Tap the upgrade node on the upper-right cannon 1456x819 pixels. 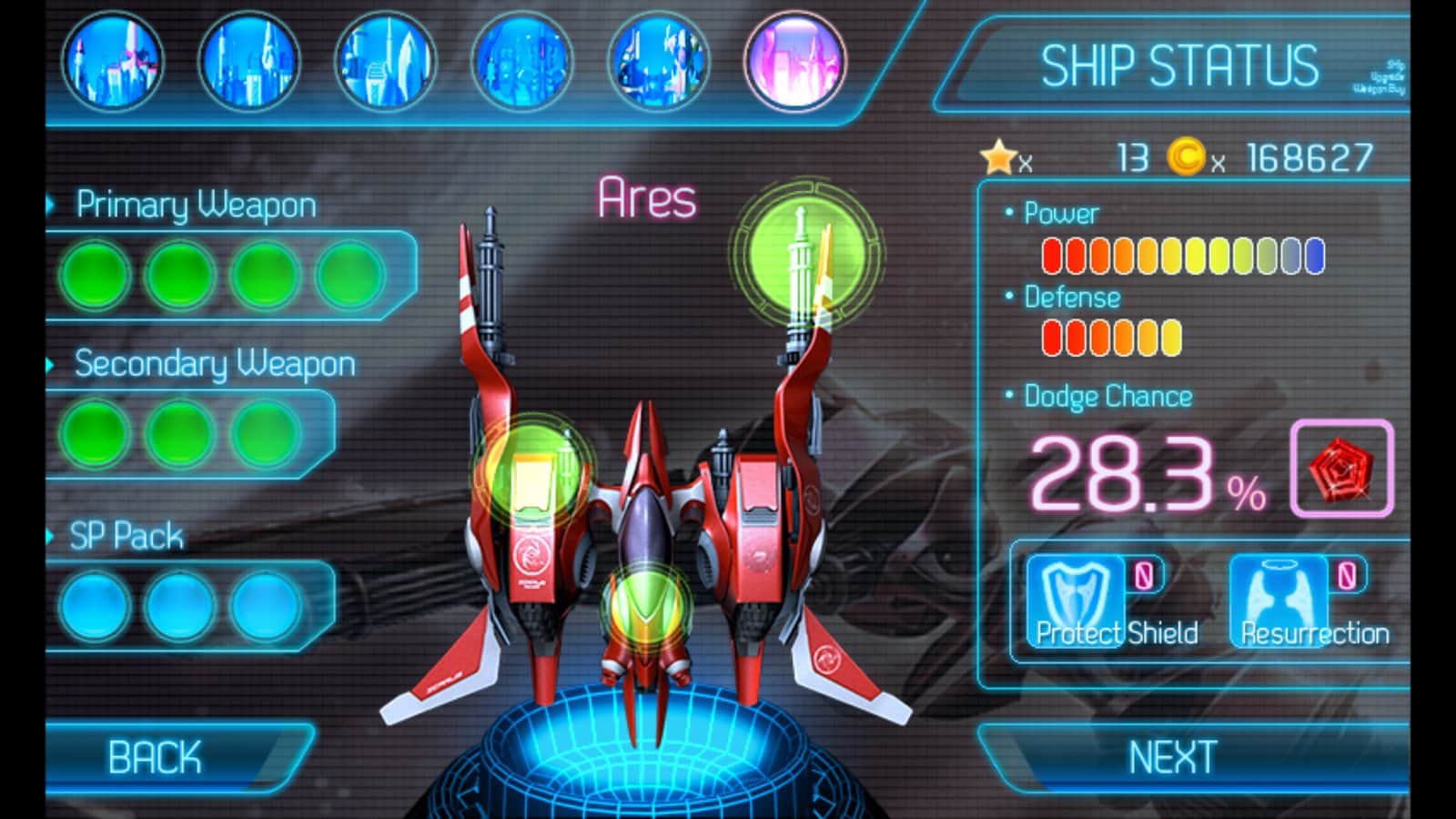pos(804,252)
